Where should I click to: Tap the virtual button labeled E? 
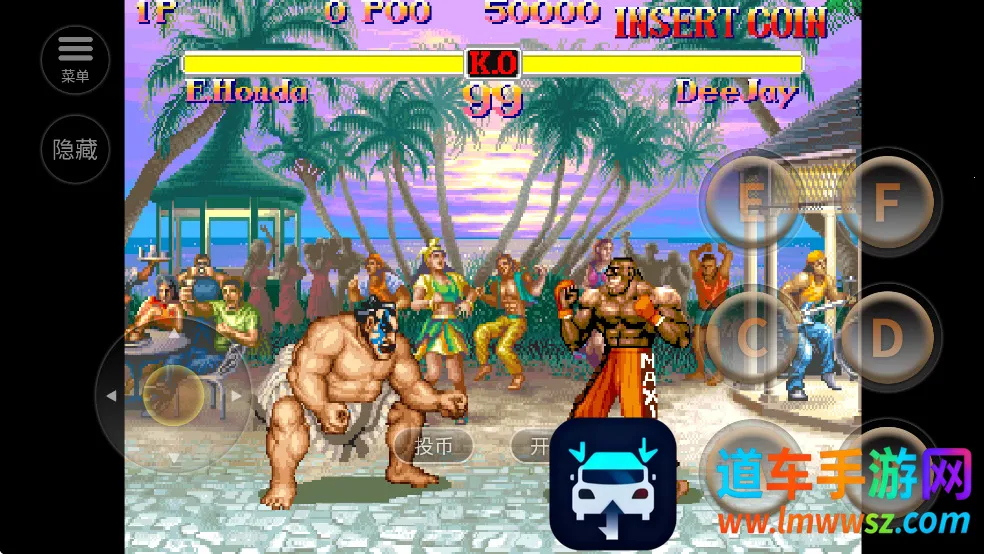pos(750,201)
